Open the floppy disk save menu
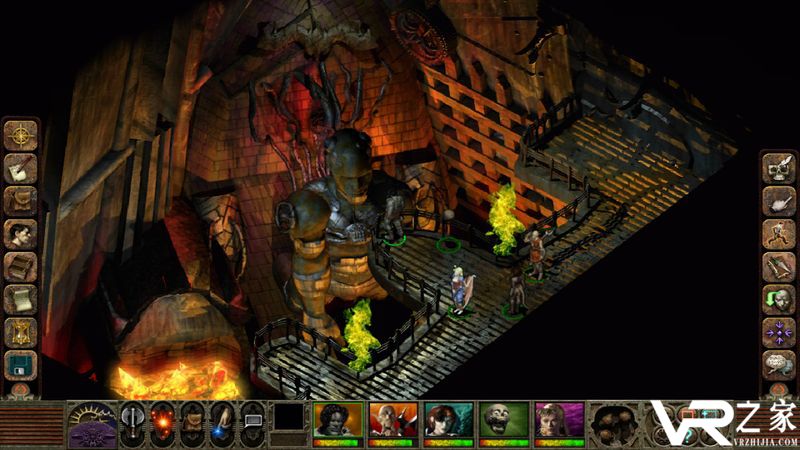 pos(20,365)
